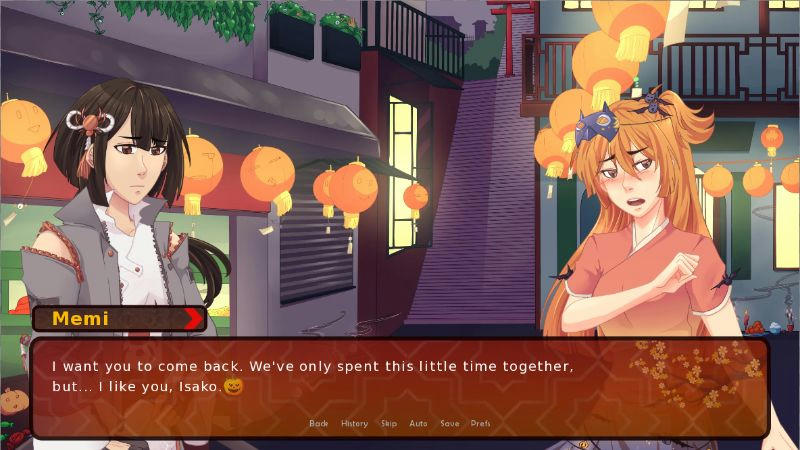The width and height of the screenshot is (800, 450).
Task: Toggle Auto-advance mode
Action: (418, 423)
